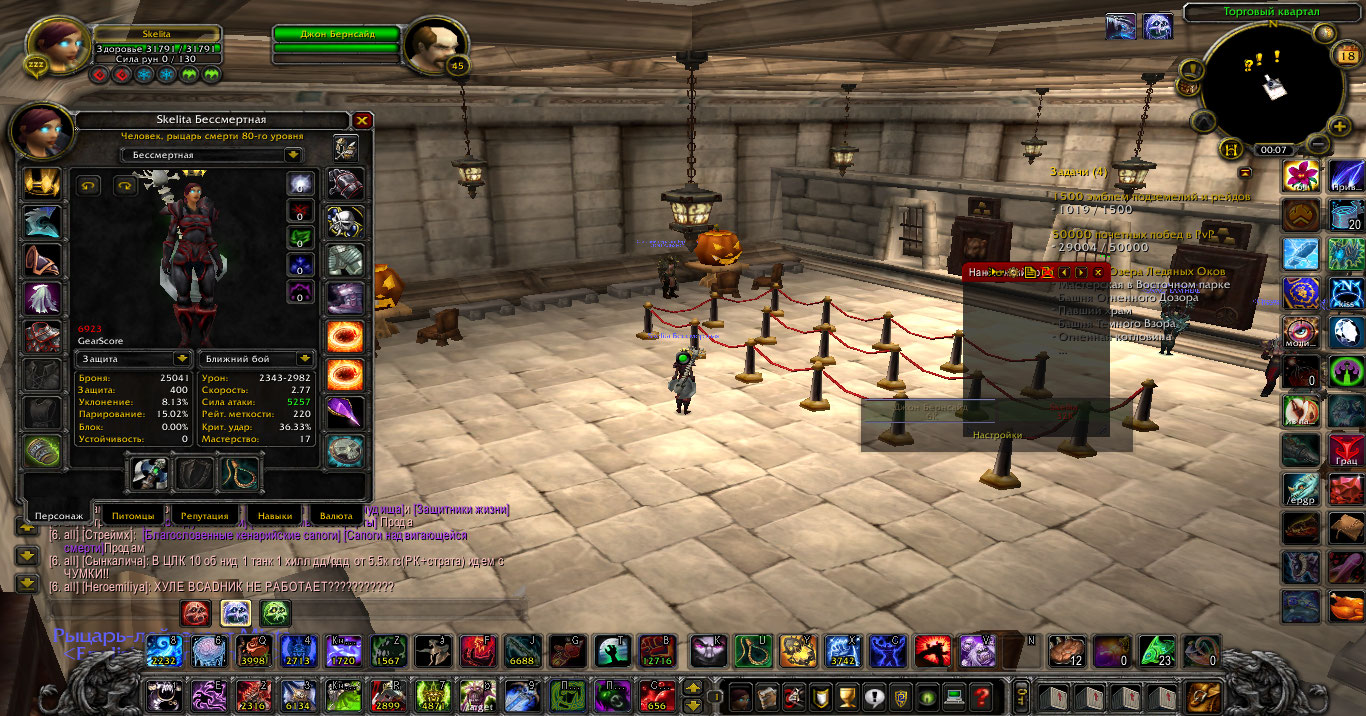This screenshot has width=1366, height=716.
Task: Select the Навыки tab
Action: click(274, 516)
